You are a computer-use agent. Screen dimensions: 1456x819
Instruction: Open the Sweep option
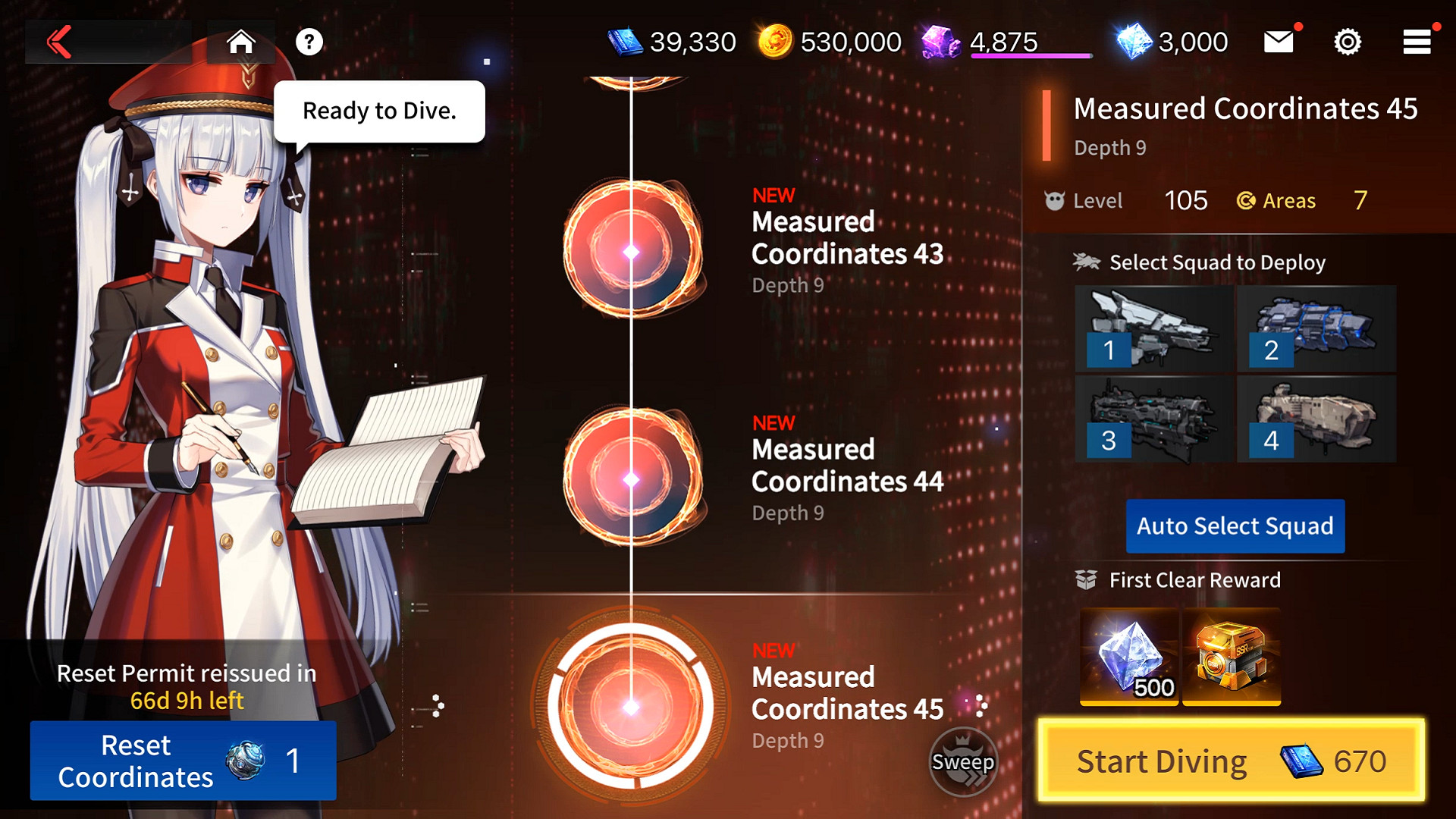tap(963, 762)
